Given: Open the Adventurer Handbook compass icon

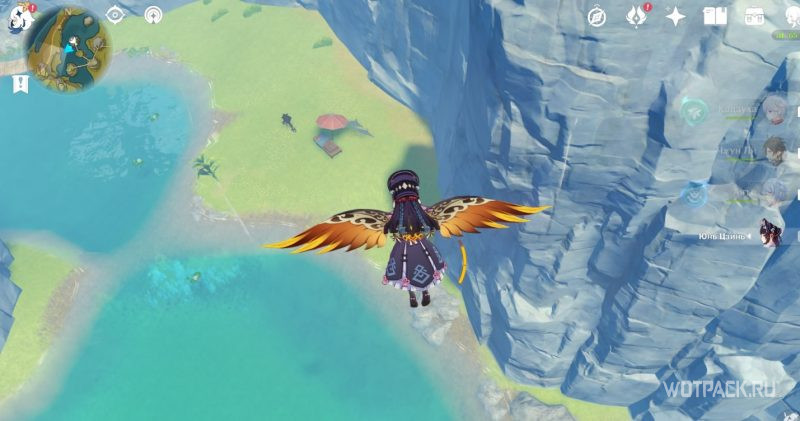Looking at the screenshot, I should coord(597,16).
